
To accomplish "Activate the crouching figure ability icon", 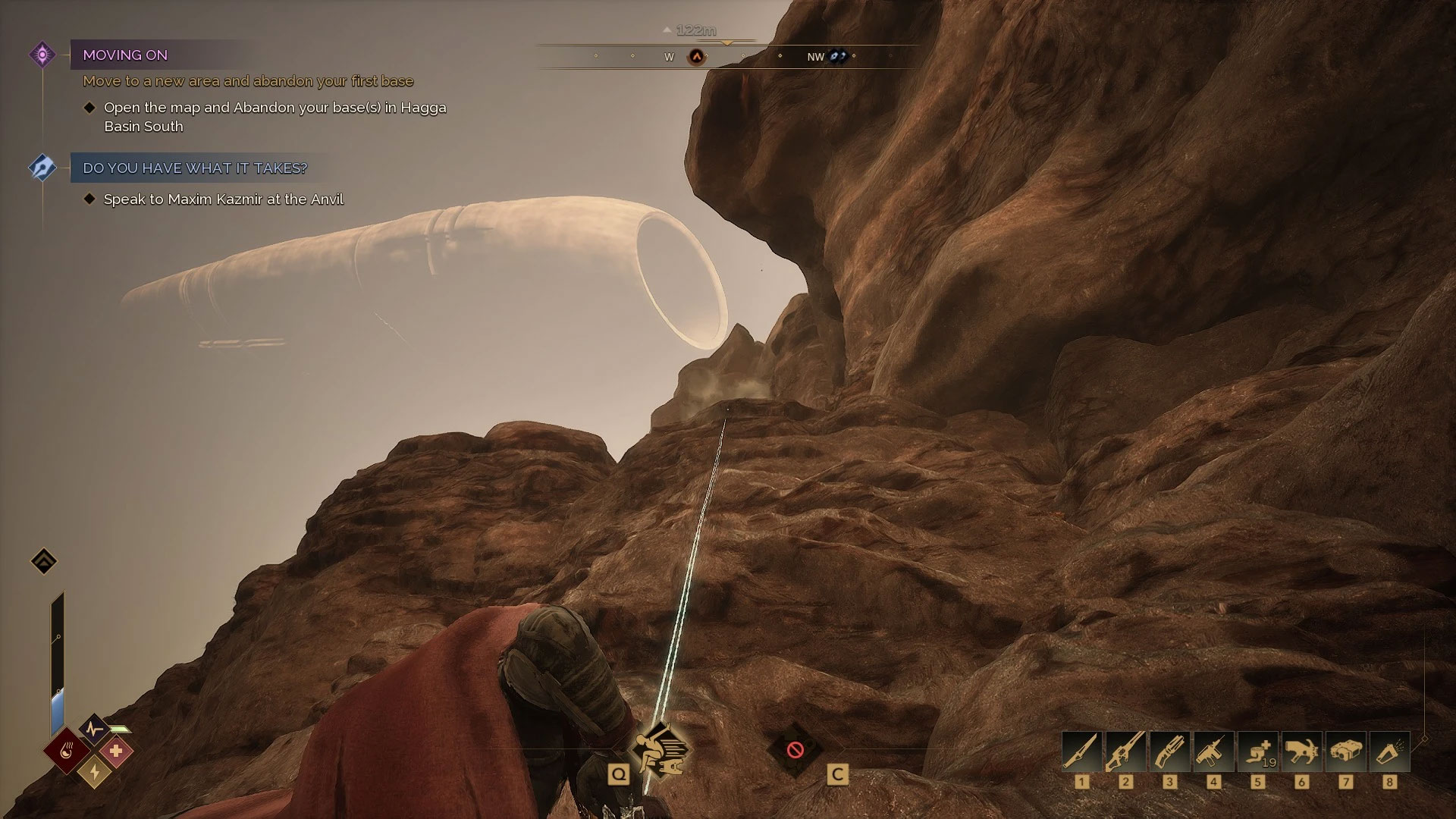I will (x=659, y=750).
